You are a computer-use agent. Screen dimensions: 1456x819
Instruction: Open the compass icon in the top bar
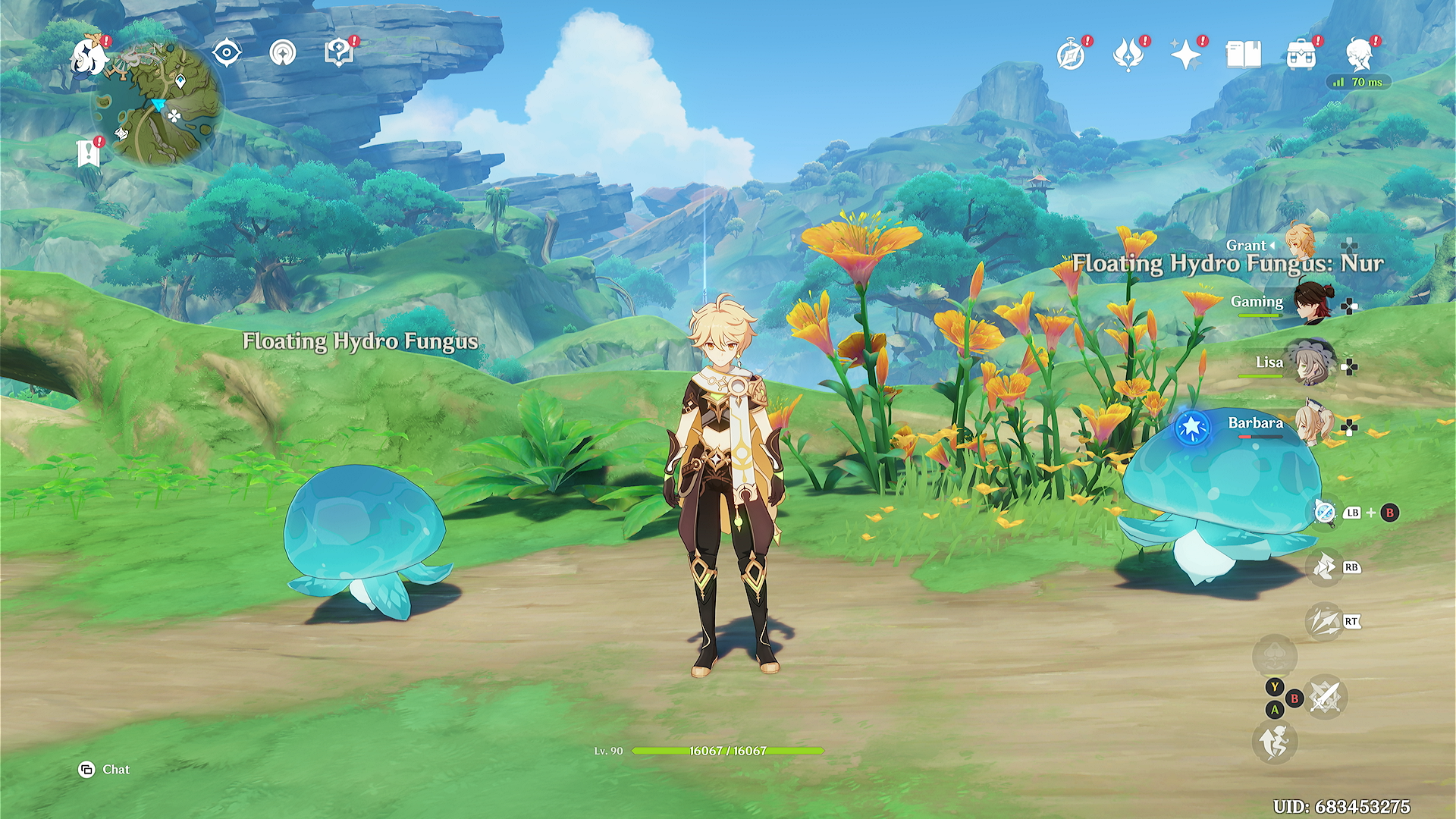pos(1071,55)
